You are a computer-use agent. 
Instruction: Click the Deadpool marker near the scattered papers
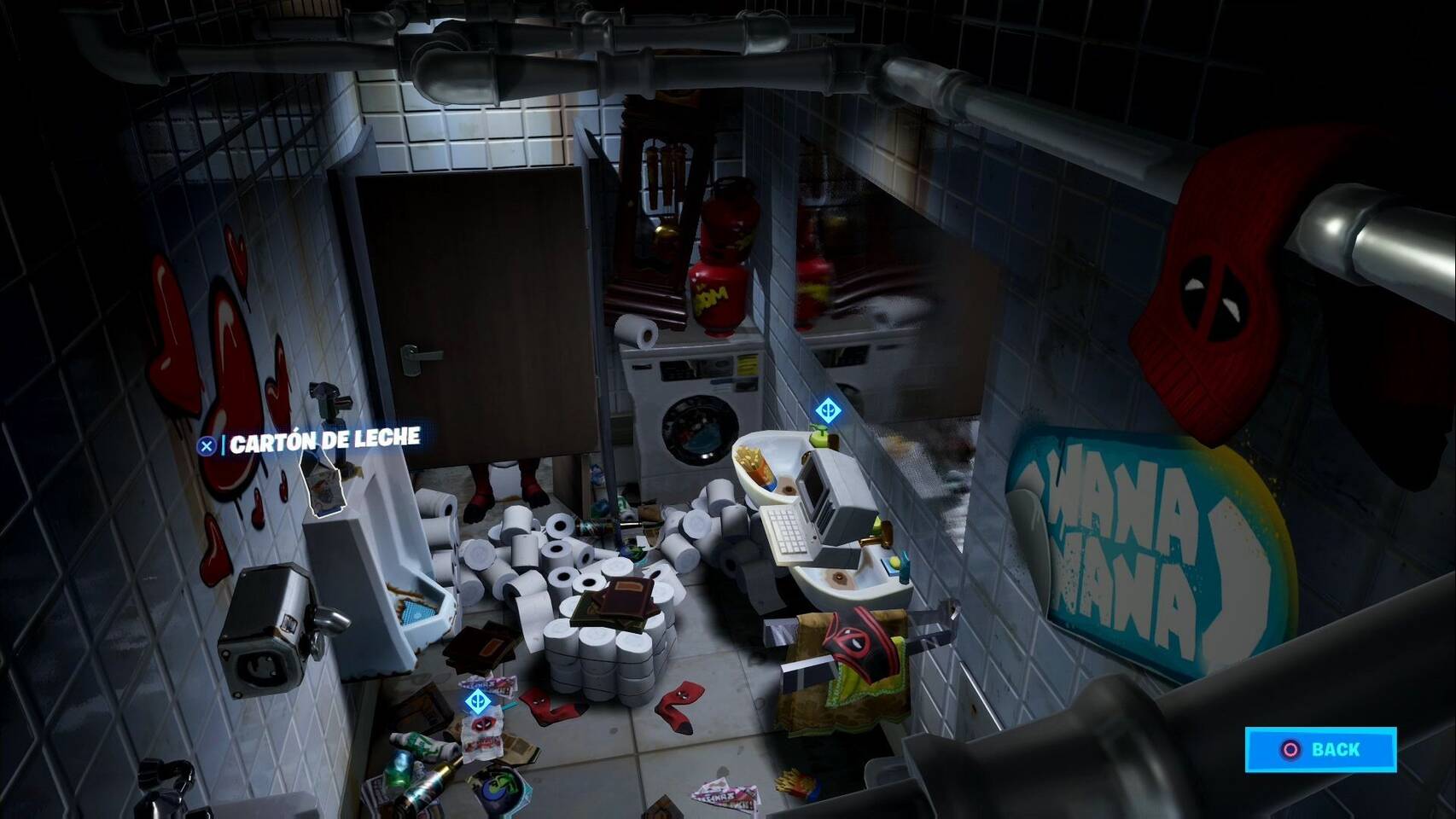[x=477, y=701]
